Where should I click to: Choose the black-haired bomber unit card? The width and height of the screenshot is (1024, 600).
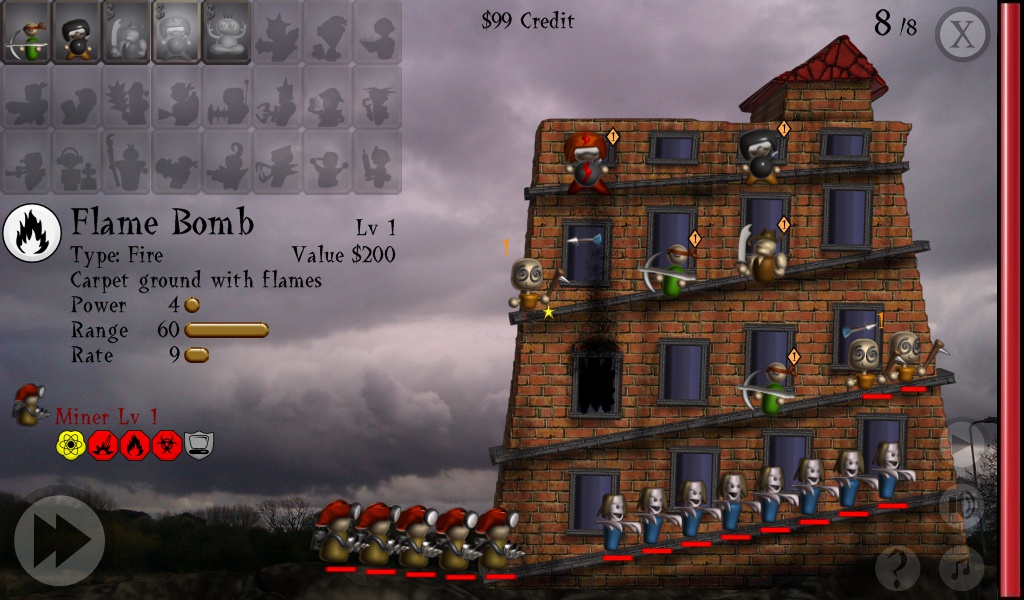point(77,32)
